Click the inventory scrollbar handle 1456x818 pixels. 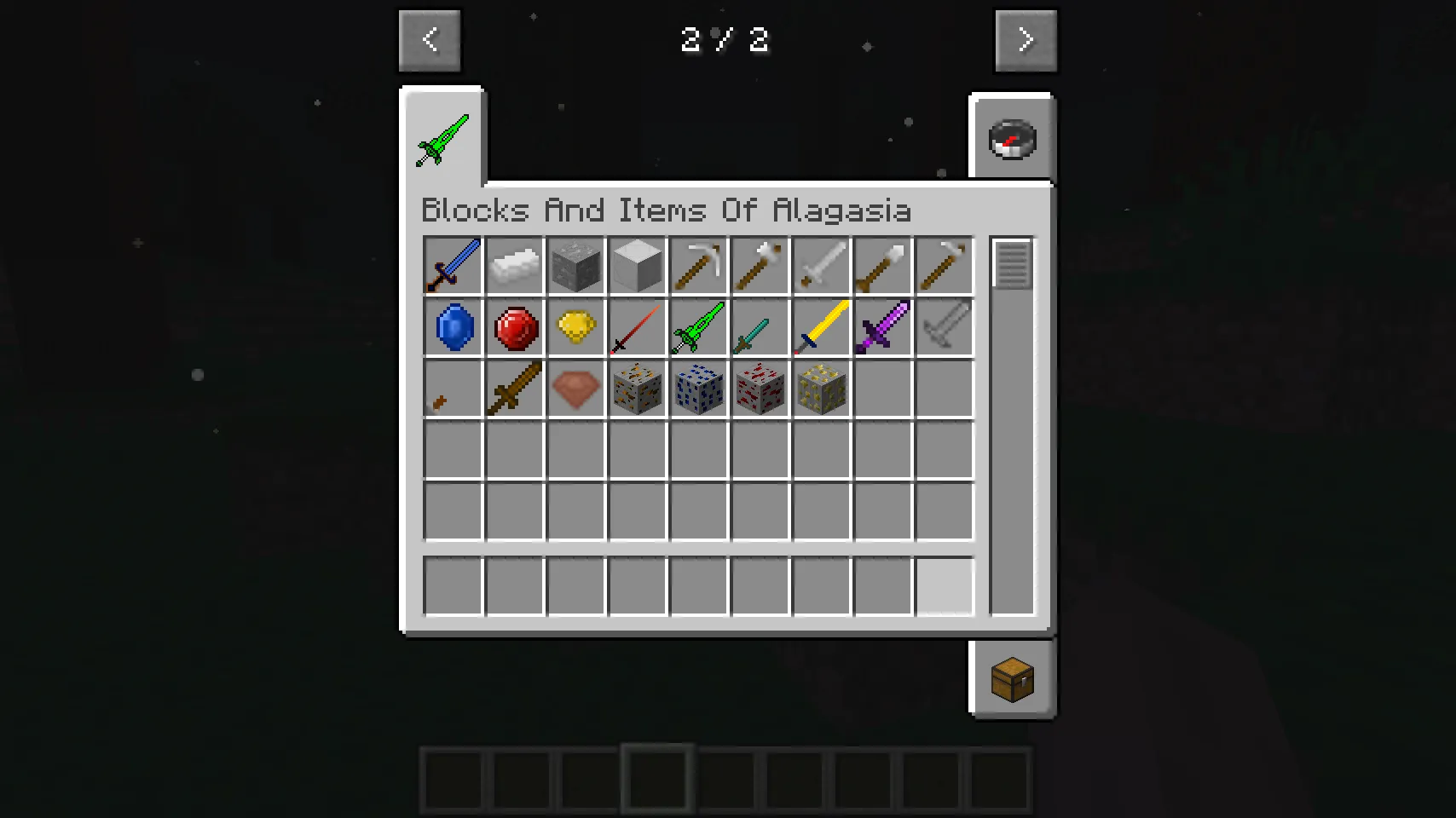coord(1012,264)
